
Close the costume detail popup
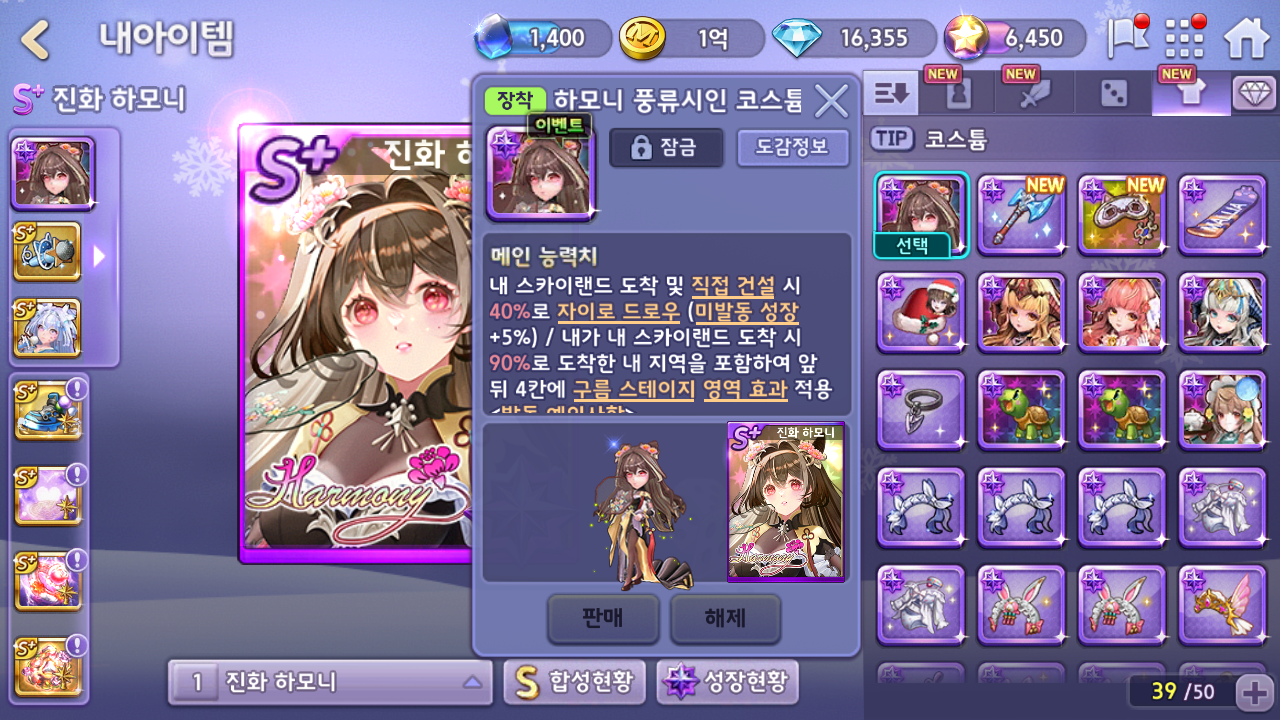831,101
